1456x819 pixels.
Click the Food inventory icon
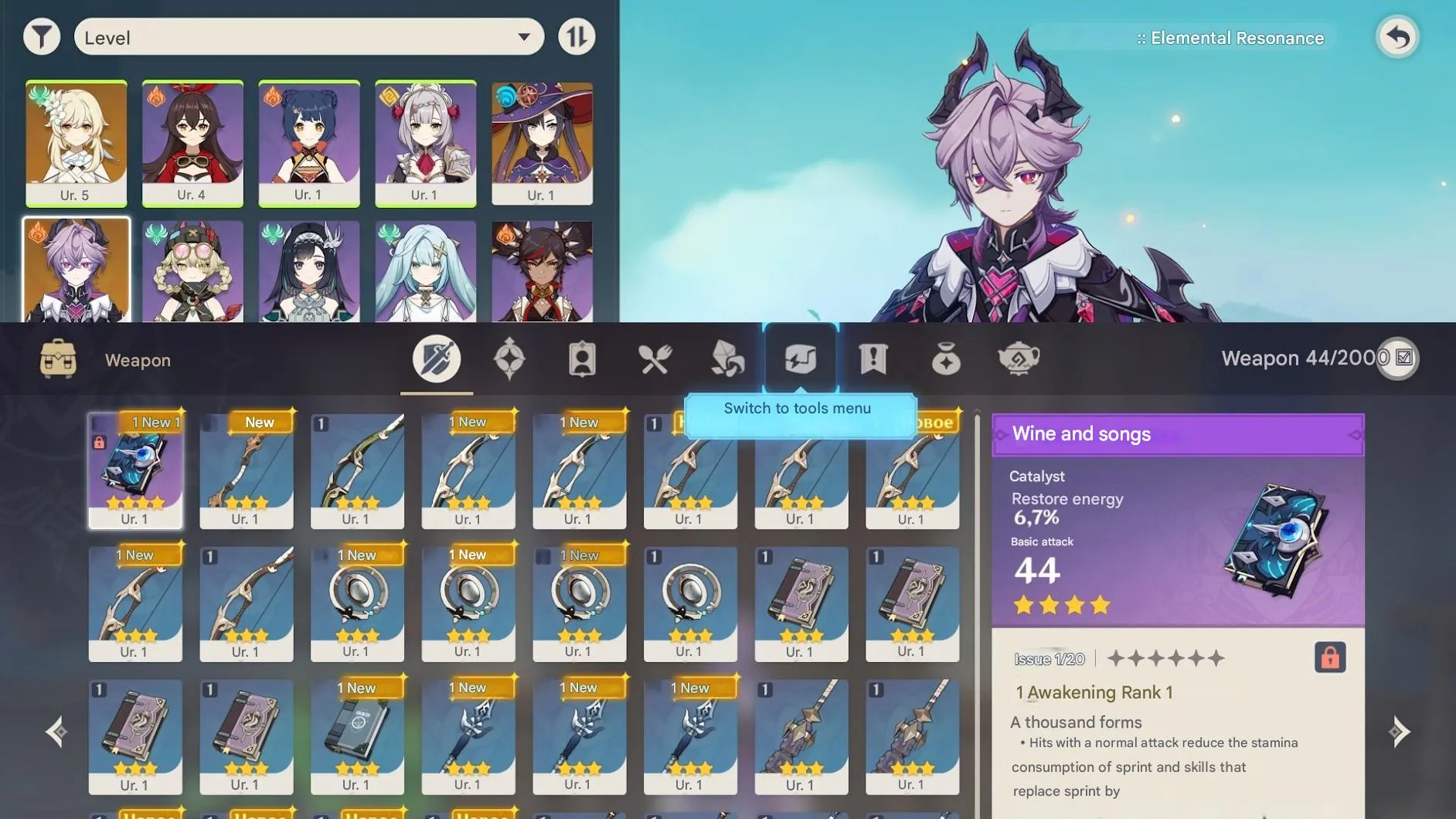tap(655, 357)
